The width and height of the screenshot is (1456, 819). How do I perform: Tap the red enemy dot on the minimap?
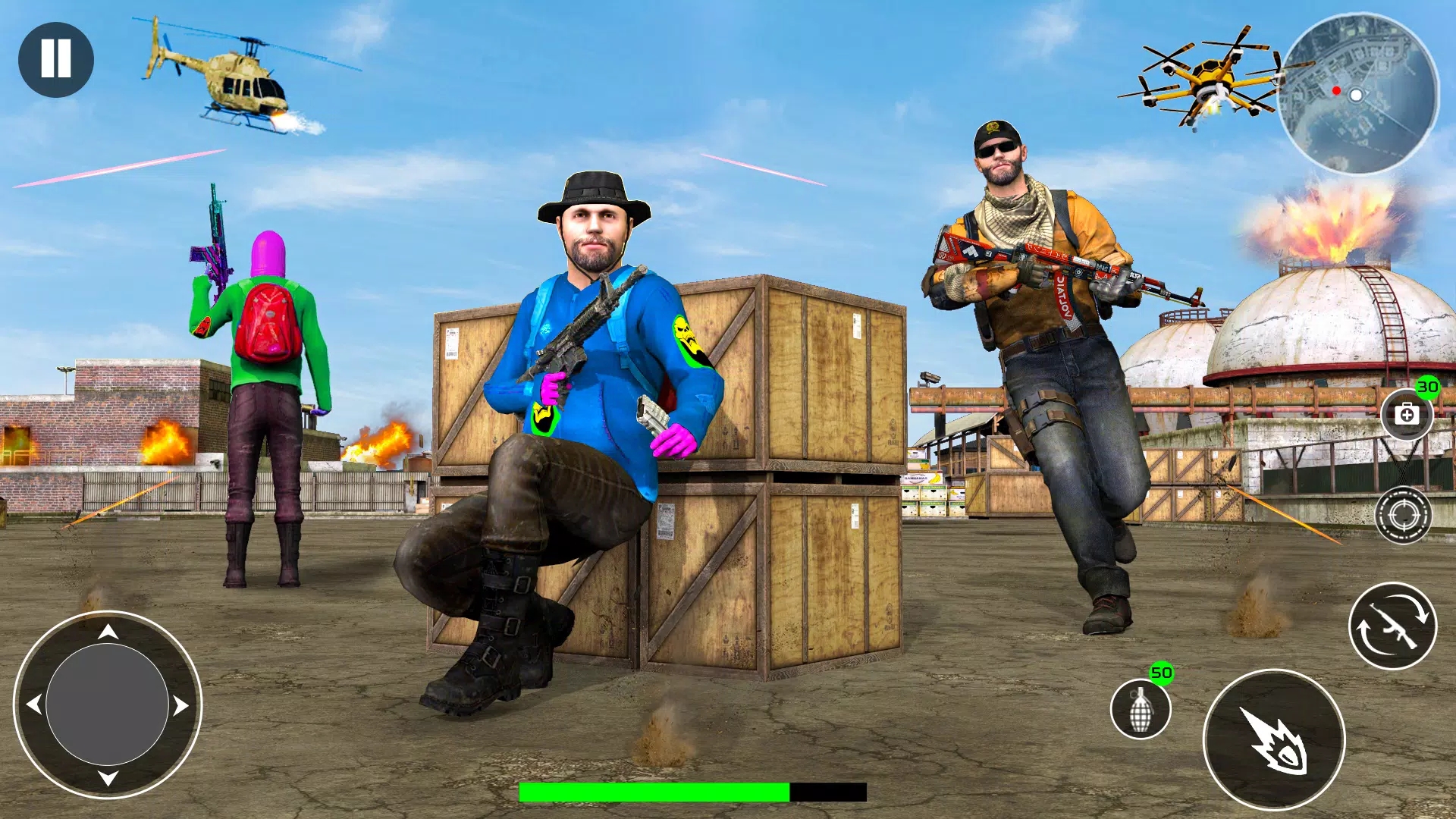pyautogui.click(x=1335, y=89)
